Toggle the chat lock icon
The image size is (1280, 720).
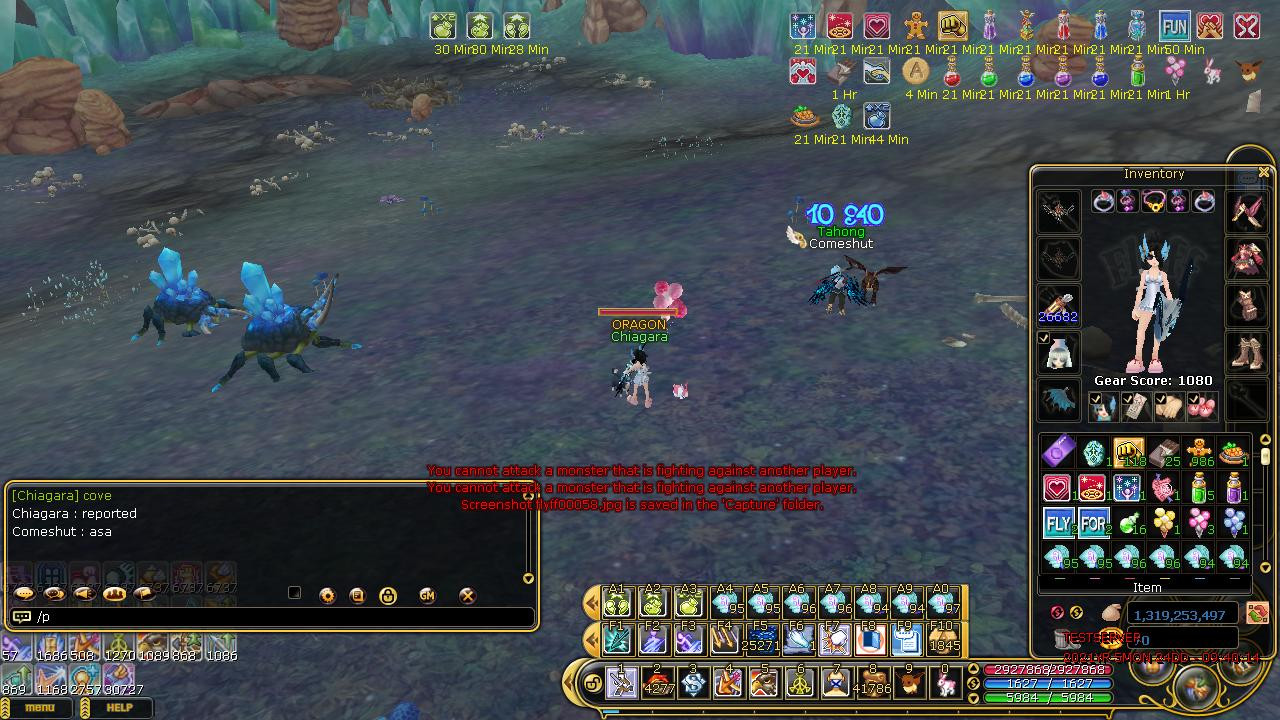coord(388,595)
